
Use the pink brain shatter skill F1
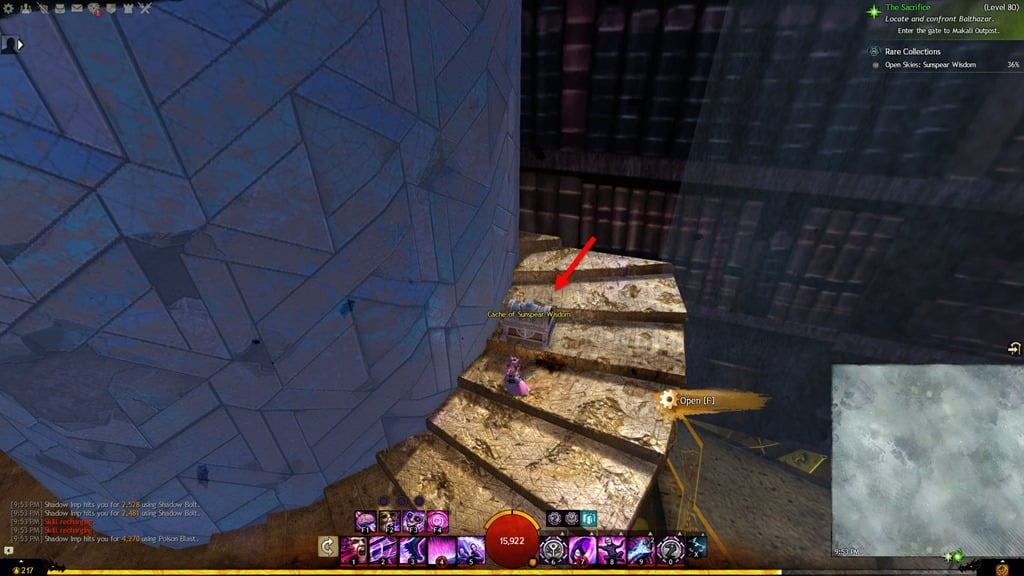pyautogui.click(x=365, y=521)
